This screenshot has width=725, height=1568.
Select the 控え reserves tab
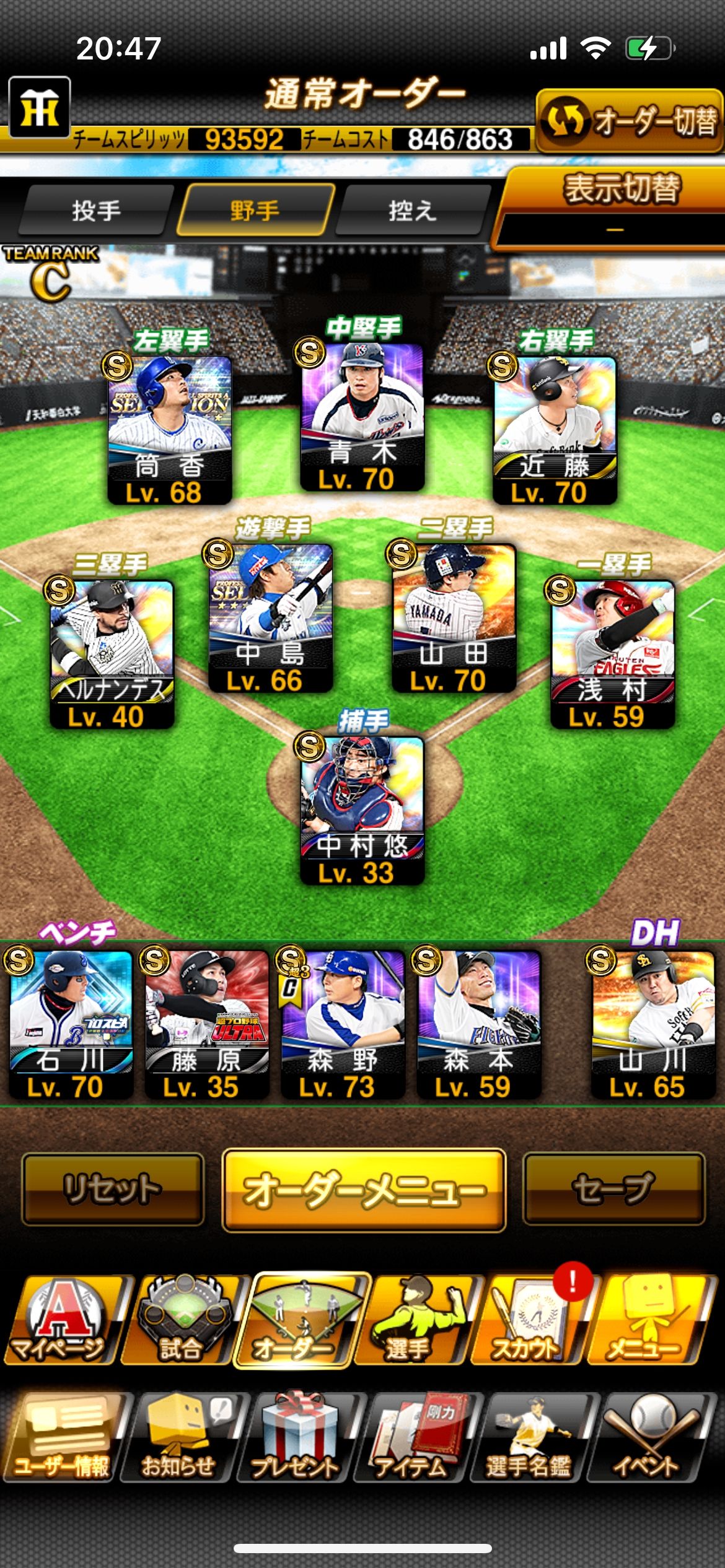(412, 211)
